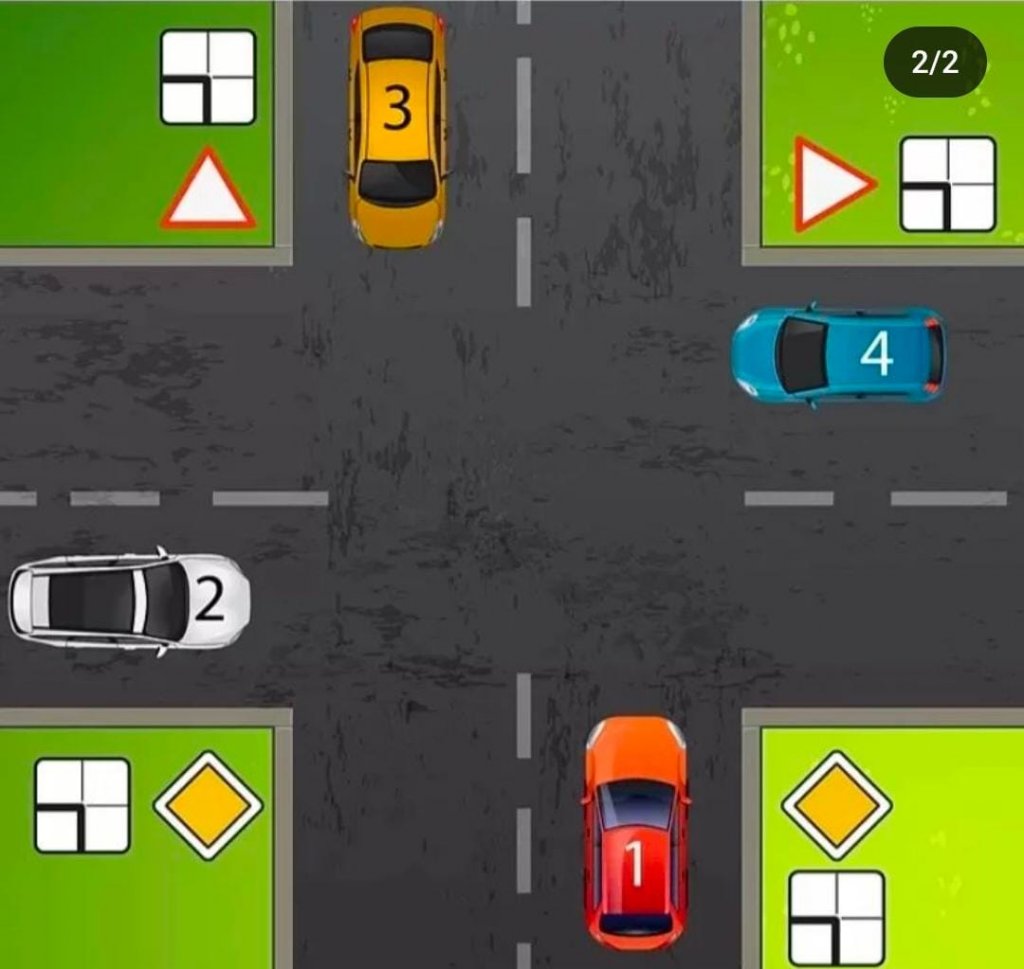Select the red car numbered 1
The image size is (1024, 969).
click(636, 832)
